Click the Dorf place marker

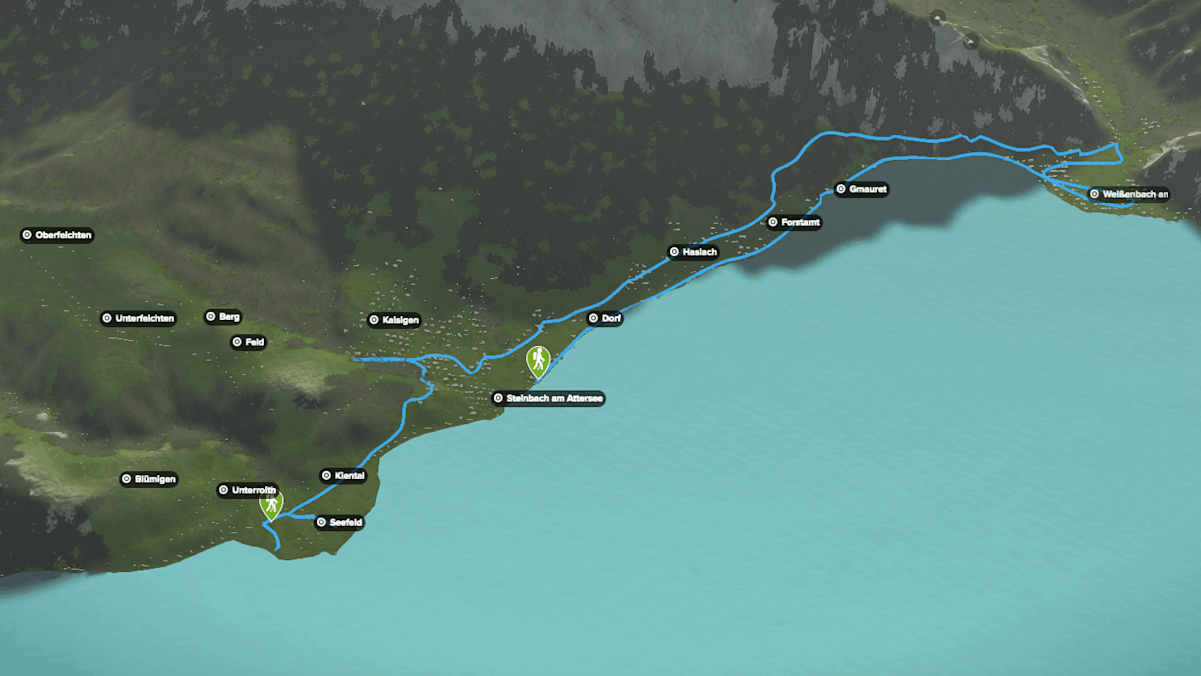tap(605, 319)
